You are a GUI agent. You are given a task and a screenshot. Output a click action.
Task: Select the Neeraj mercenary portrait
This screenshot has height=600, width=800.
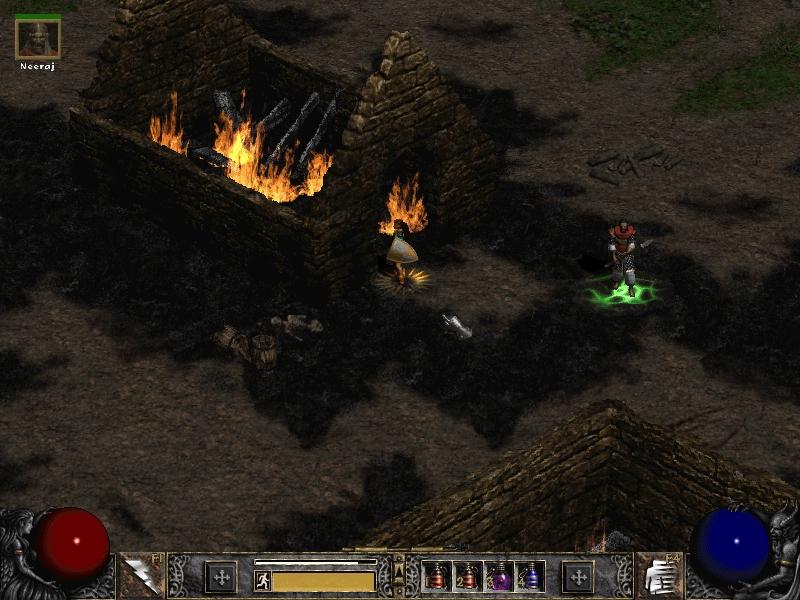coord(38,38)
